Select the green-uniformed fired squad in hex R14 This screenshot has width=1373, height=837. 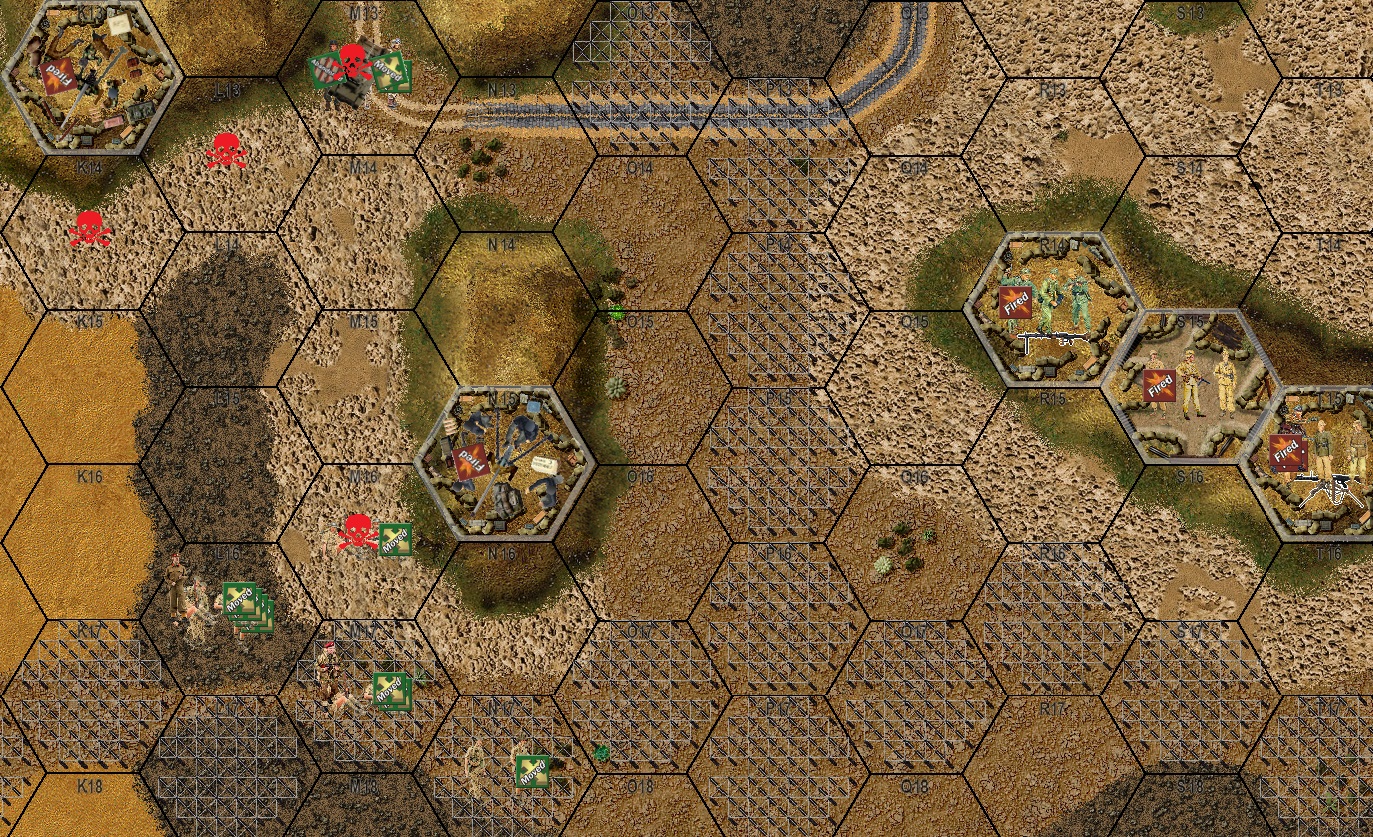pos(1052,306)
